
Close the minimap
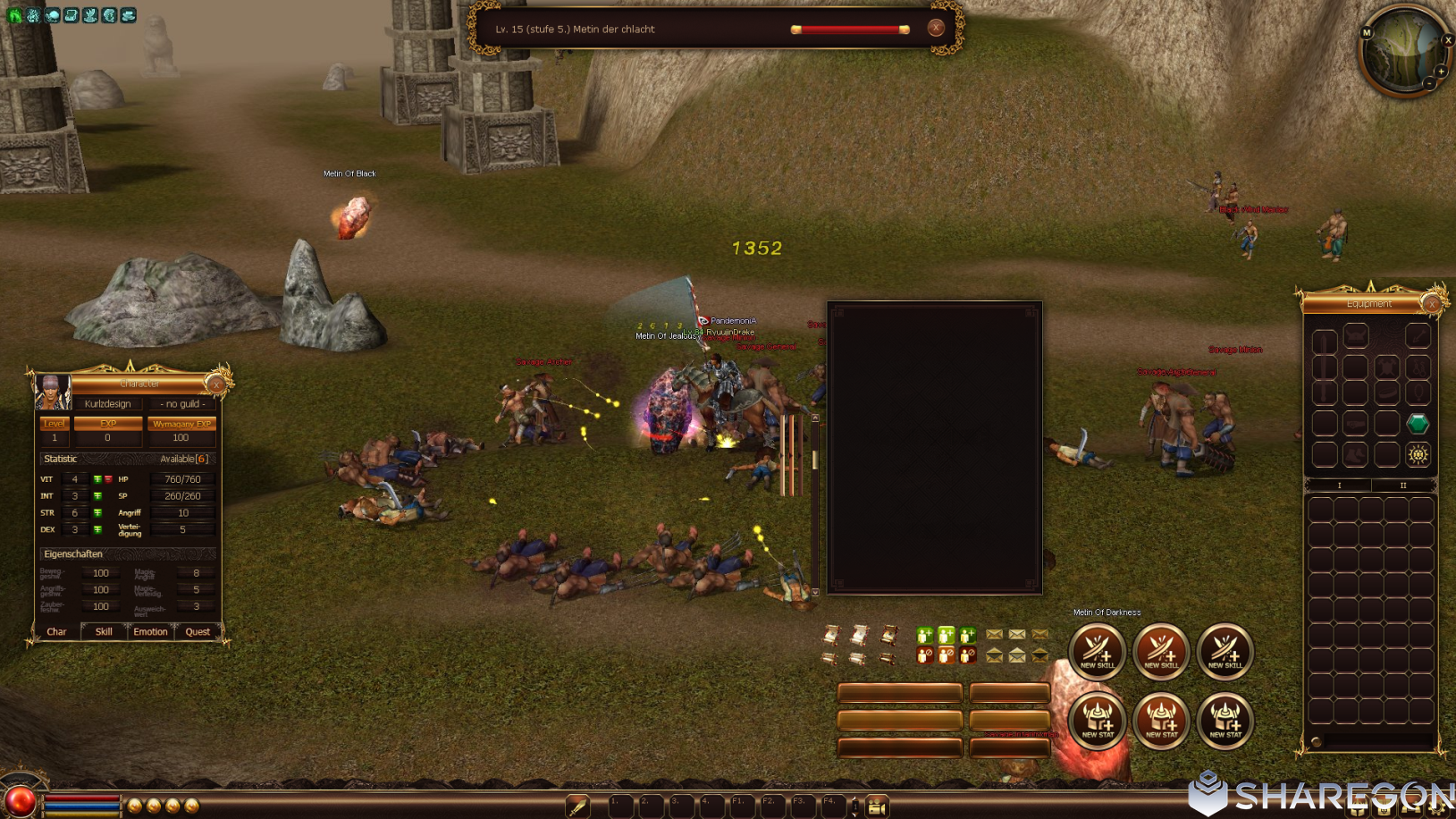[1448, 40]
